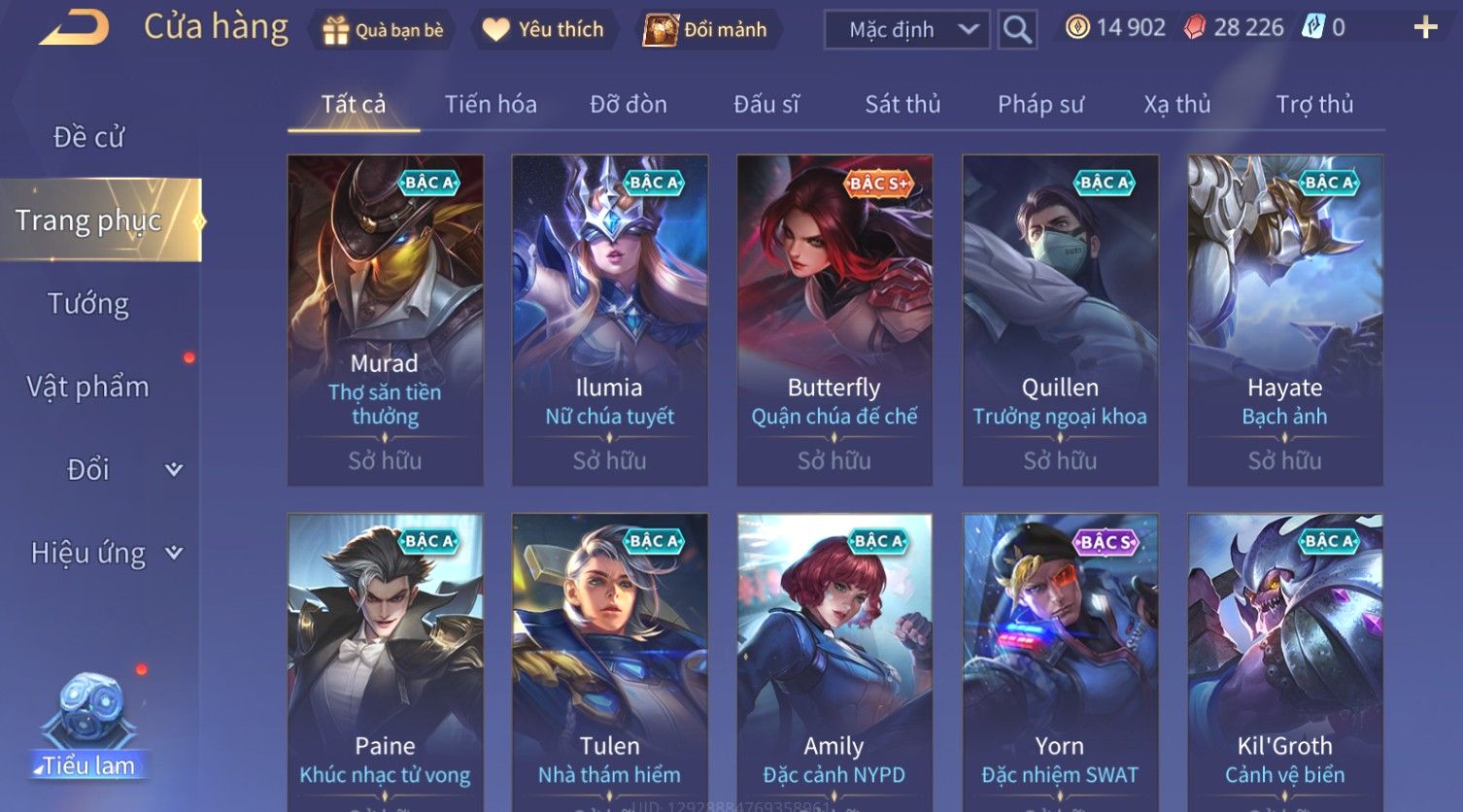Show the Sát thủ category

tap(902, 104)
